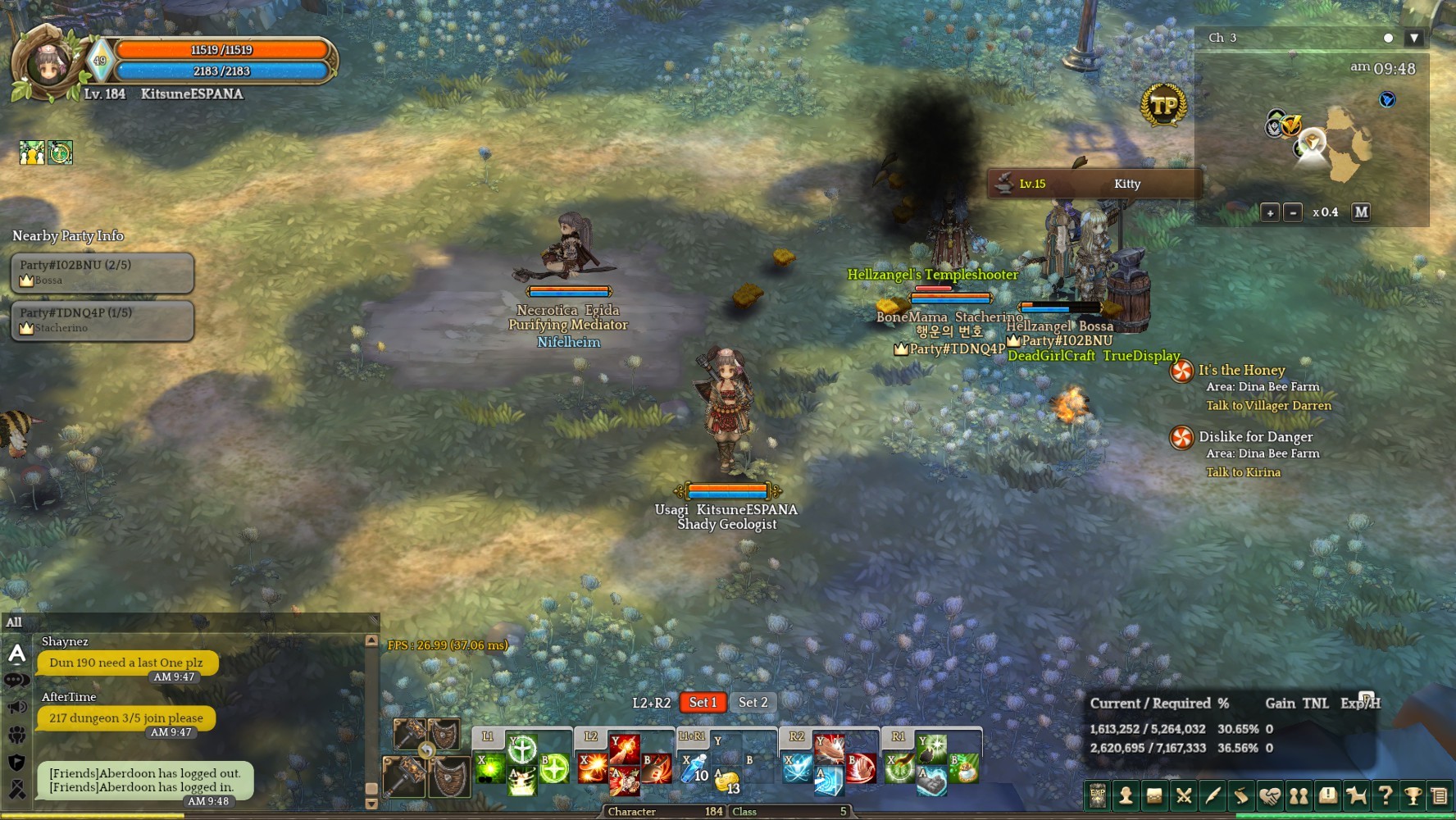Open the full map with M button
Viewport: 1456px width, 820px height.
click(x=1361, y=212)
